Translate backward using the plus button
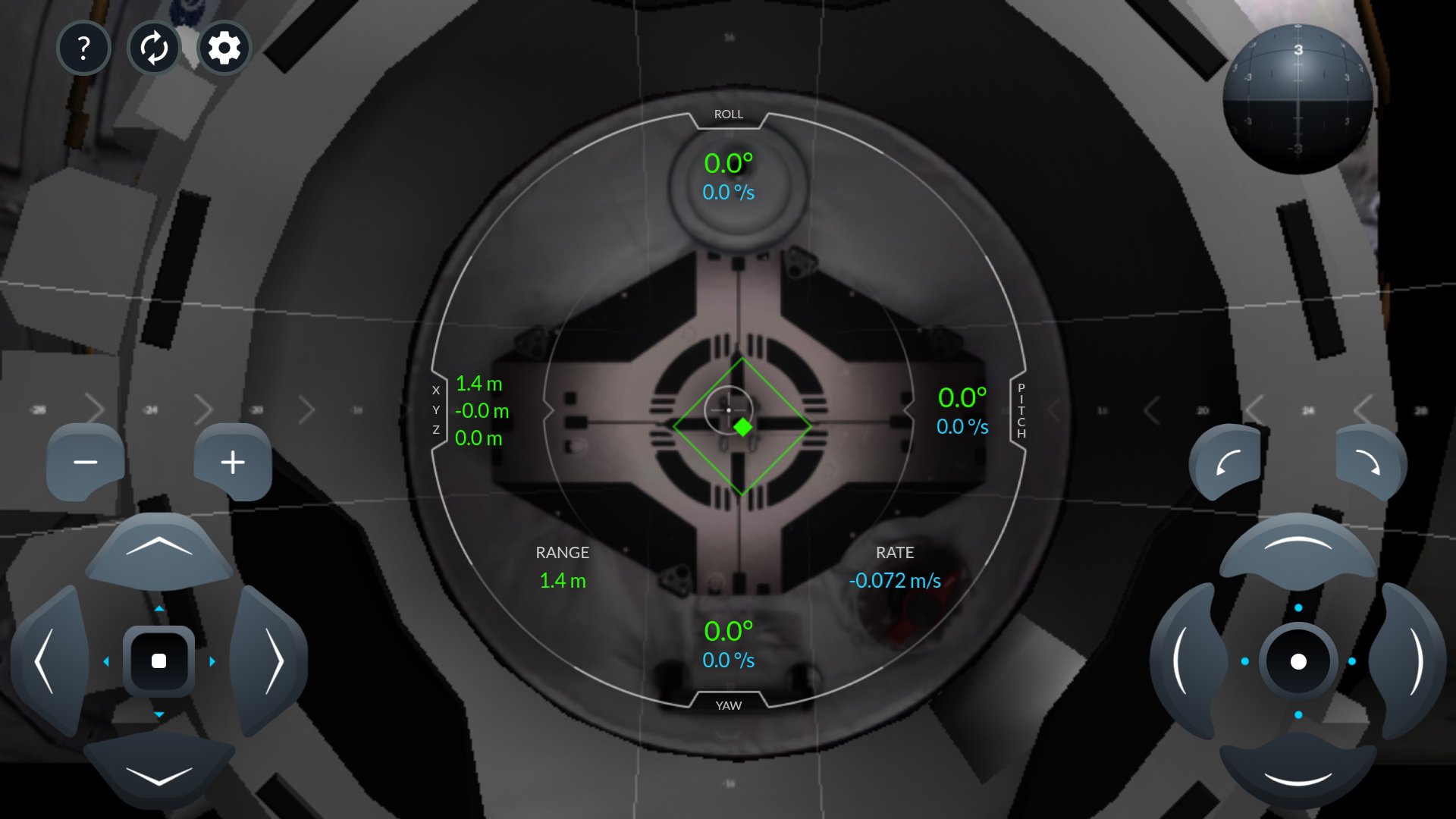This screenshot has width=1456, height=819. [232, 461]
